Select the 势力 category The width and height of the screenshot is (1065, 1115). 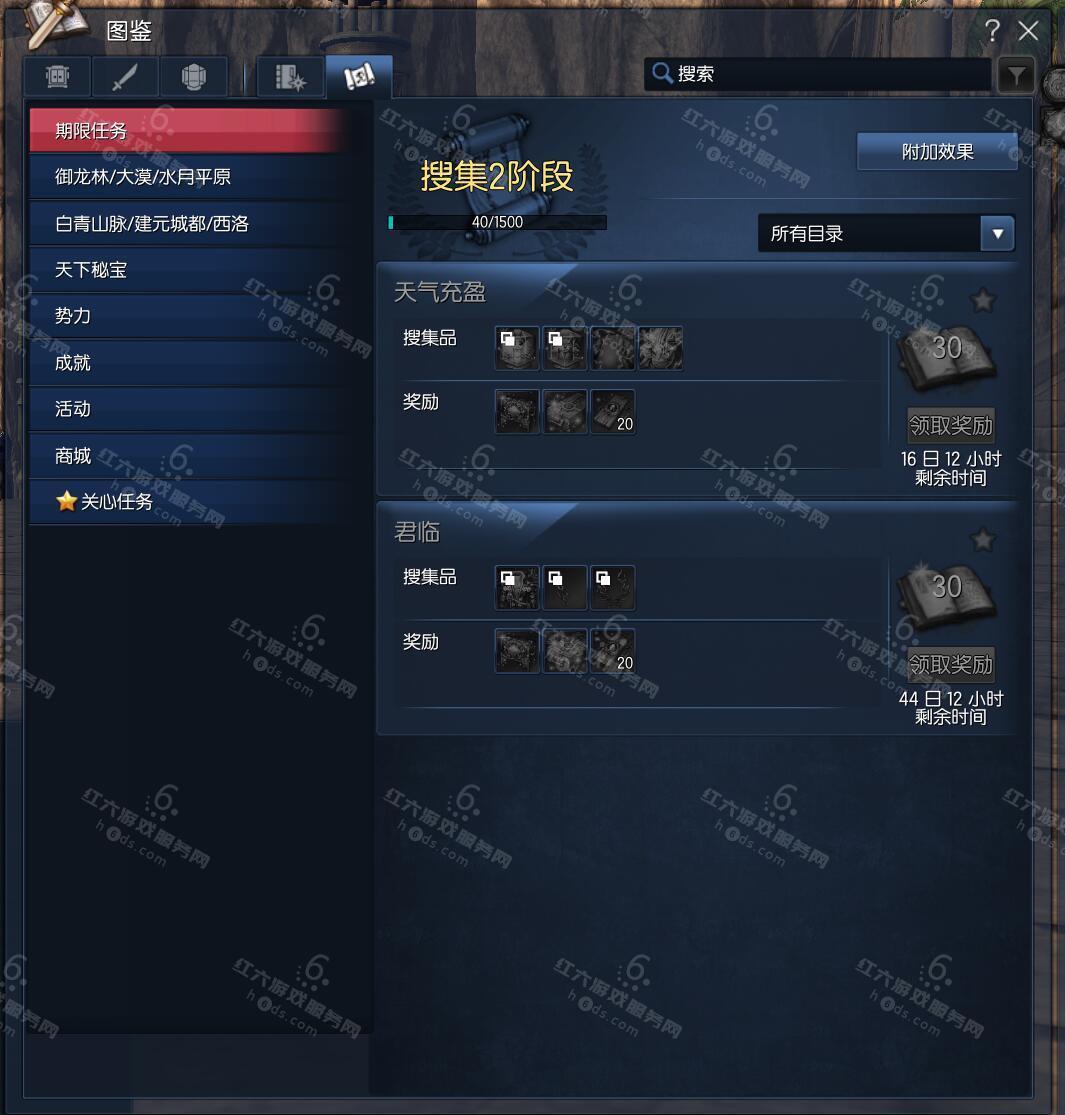pos(190,316)
